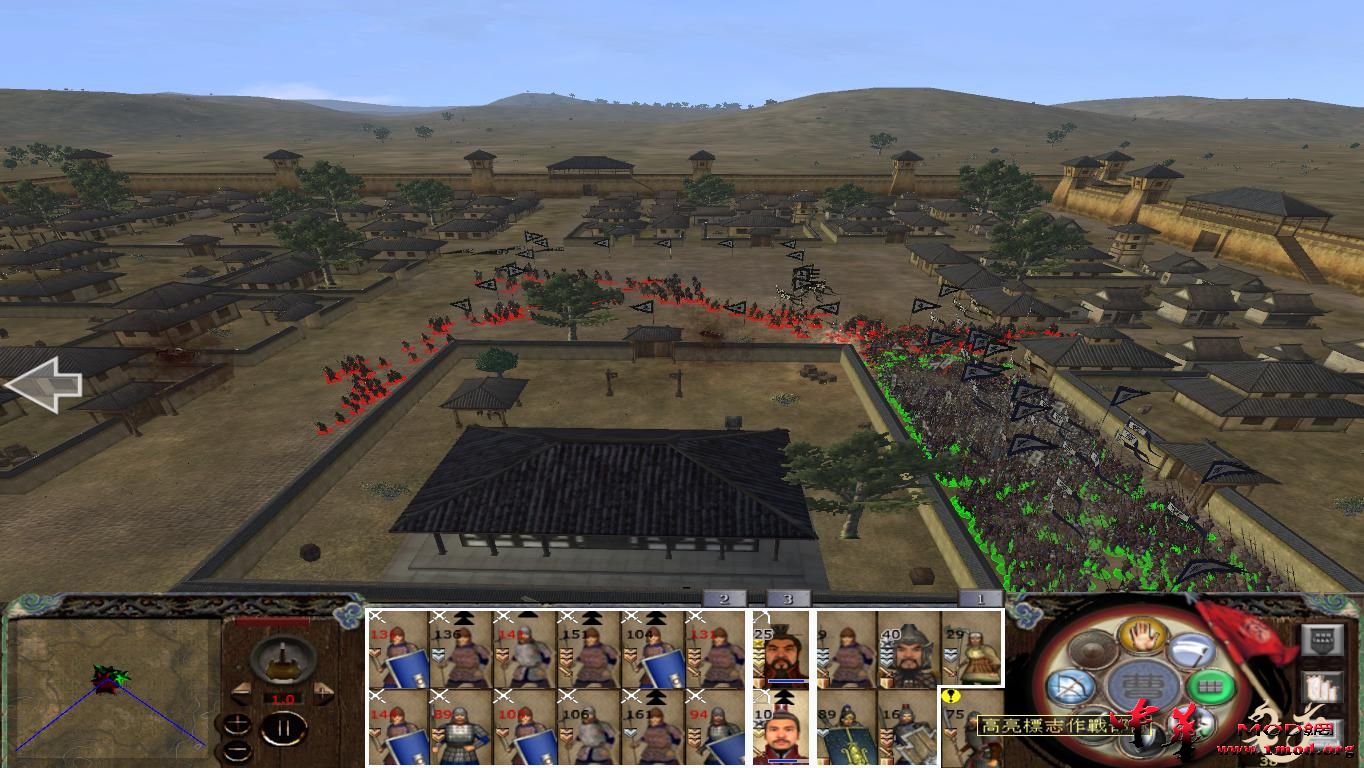1364x768 pixels.
Task: Toggle fire at will with the bow icon
Action: point(1071,686)
